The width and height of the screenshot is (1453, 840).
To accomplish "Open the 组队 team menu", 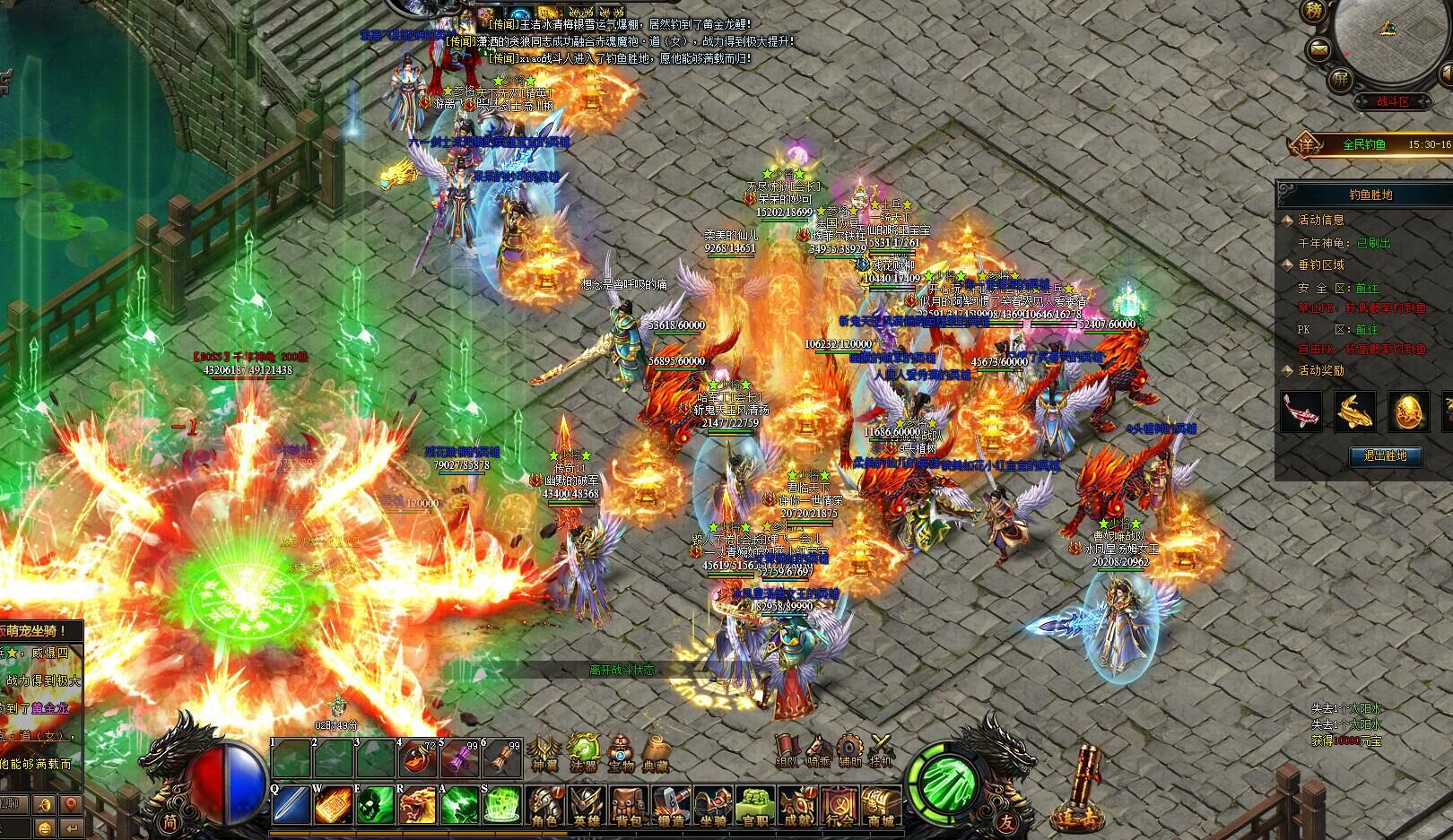I will [787, 751].
